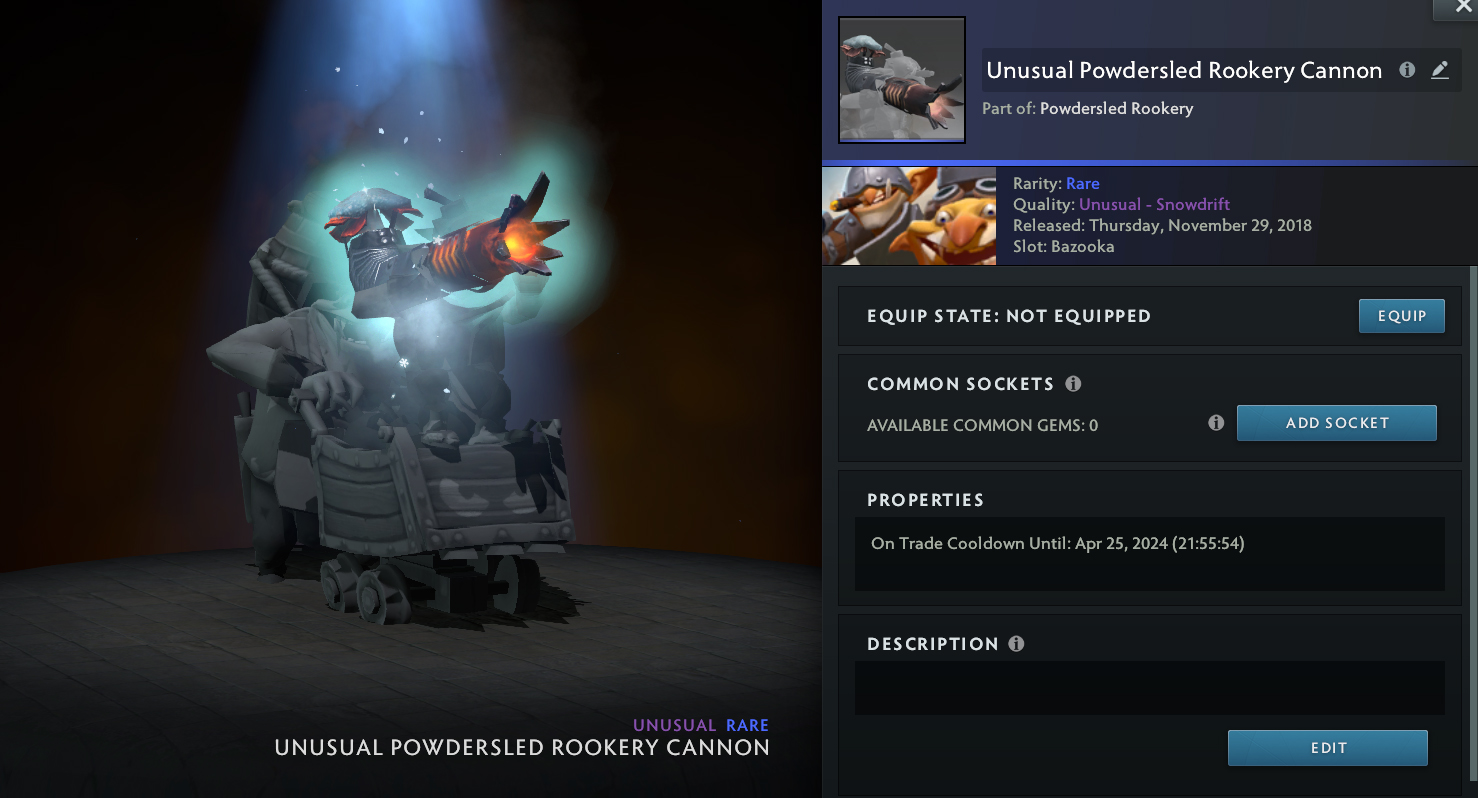Show info icon beside Add Socket button

click(1216, 423)
